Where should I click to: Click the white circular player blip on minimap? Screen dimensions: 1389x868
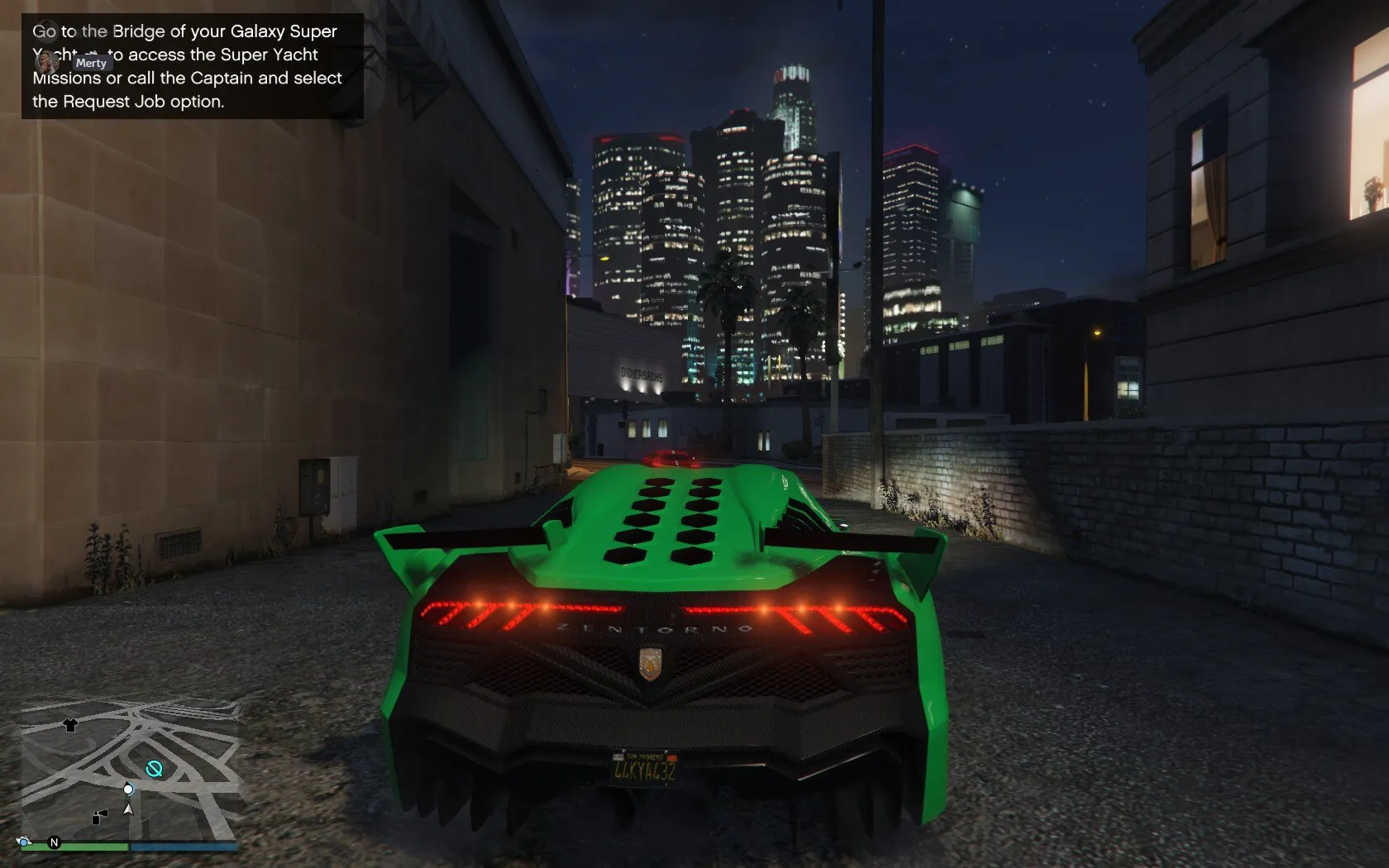(x=128, y=789)
